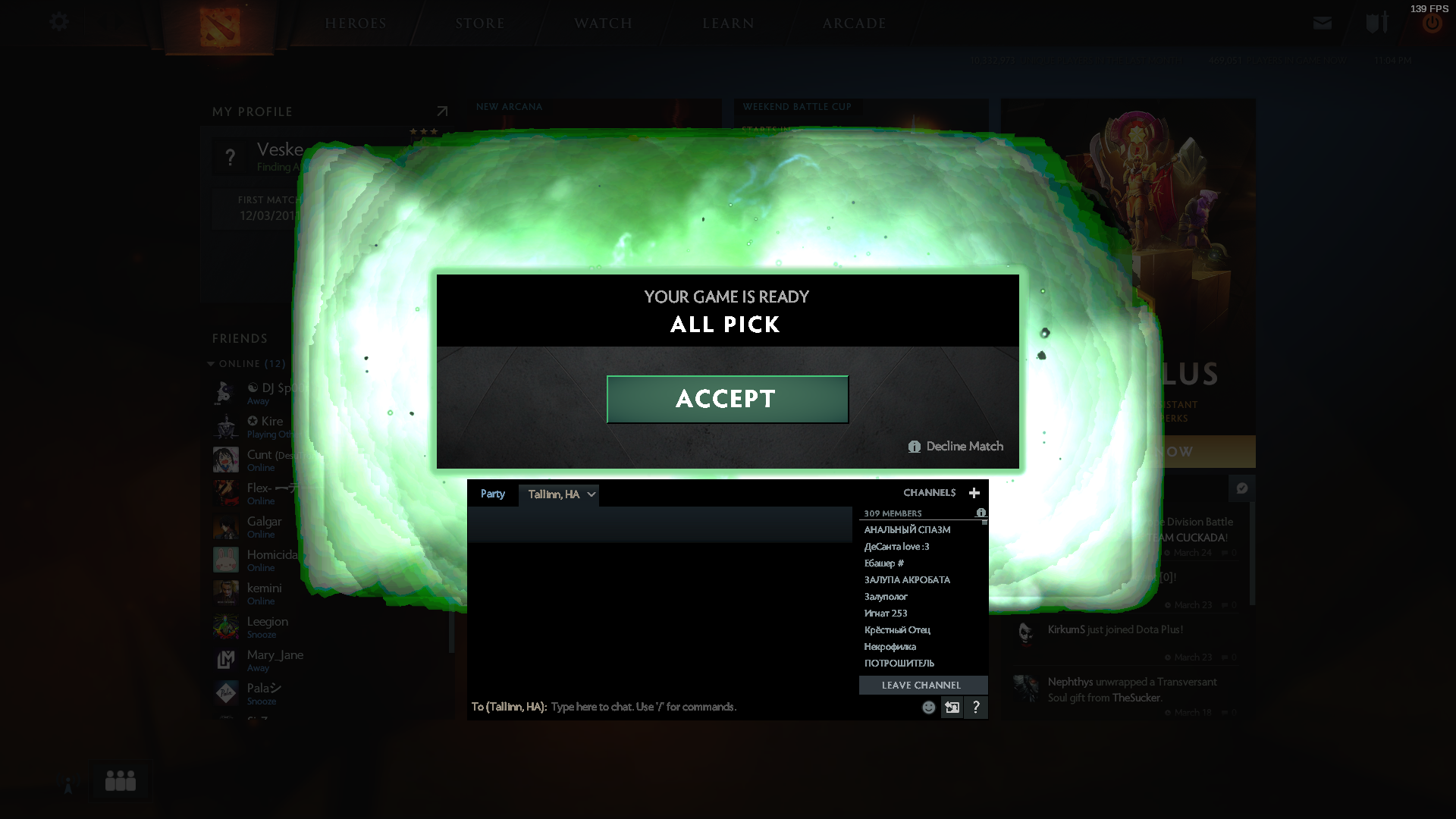Open the Store menu

480,24
